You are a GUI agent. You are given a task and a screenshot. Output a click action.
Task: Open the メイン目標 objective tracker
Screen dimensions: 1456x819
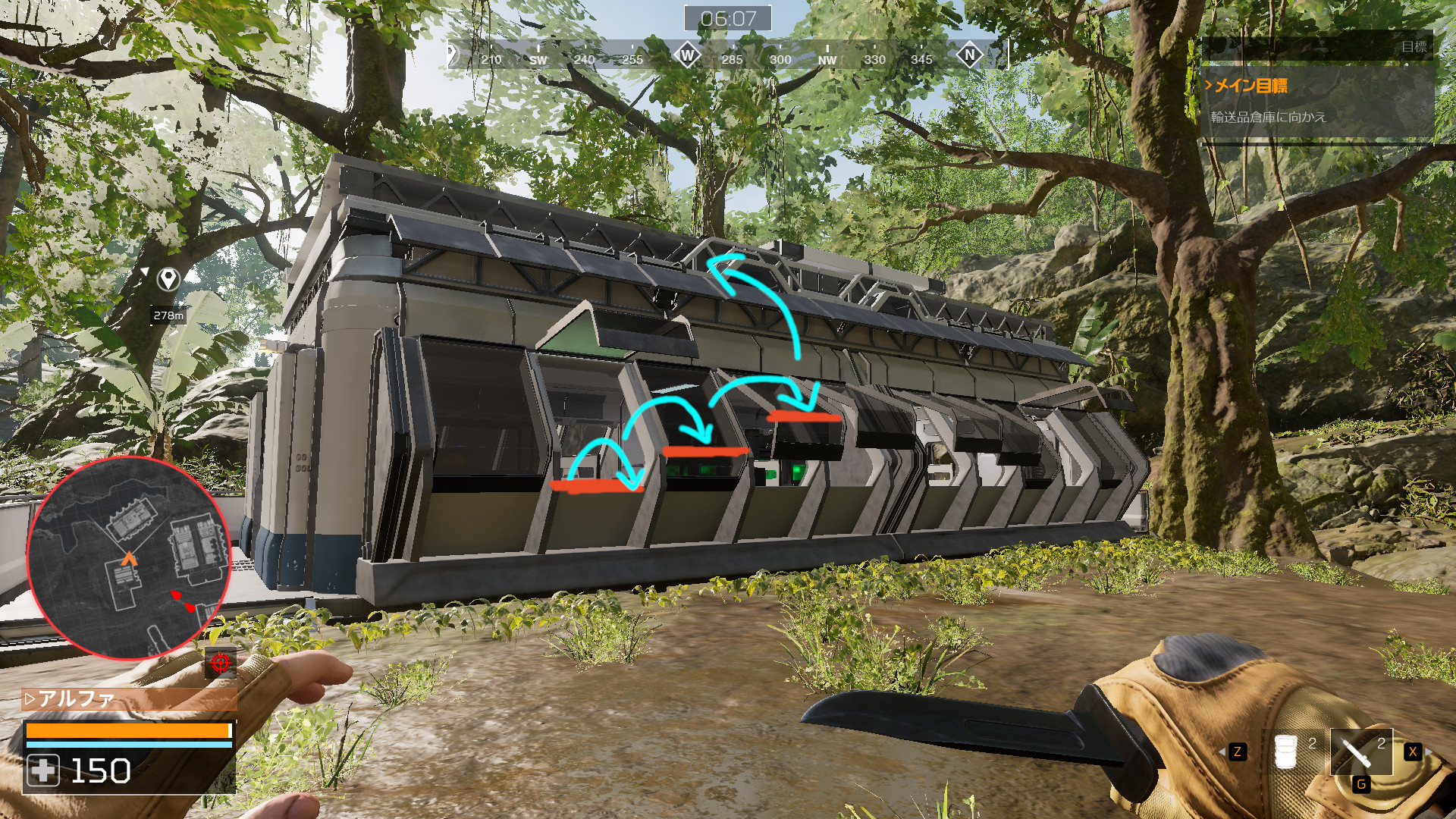(1251, 86)
